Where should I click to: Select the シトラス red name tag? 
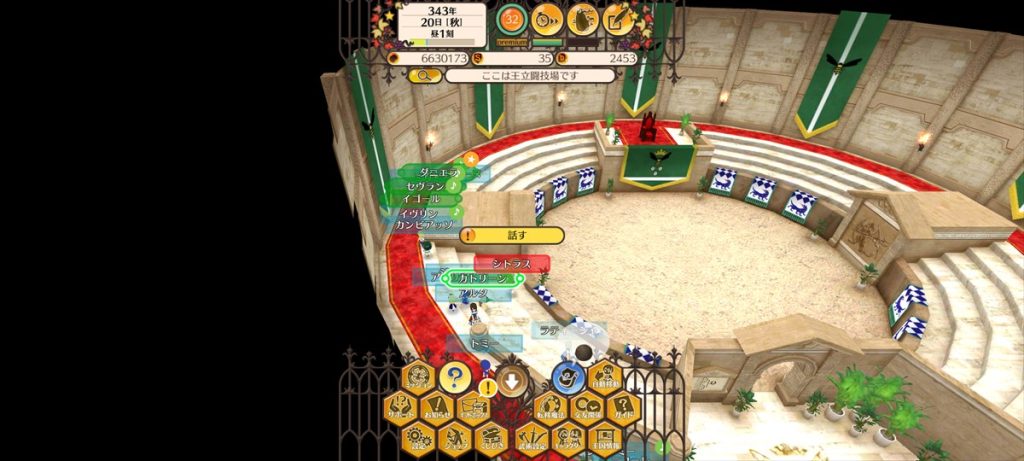click(x=511, y=264)
